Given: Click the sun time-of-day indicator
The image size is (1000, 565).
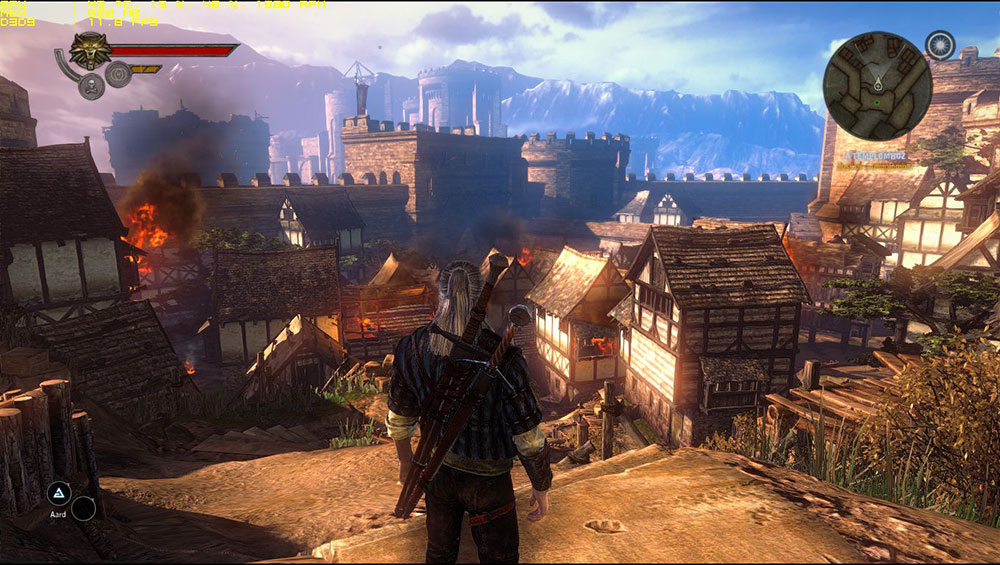Looking at the screenshot, I should tap(939, 44).
